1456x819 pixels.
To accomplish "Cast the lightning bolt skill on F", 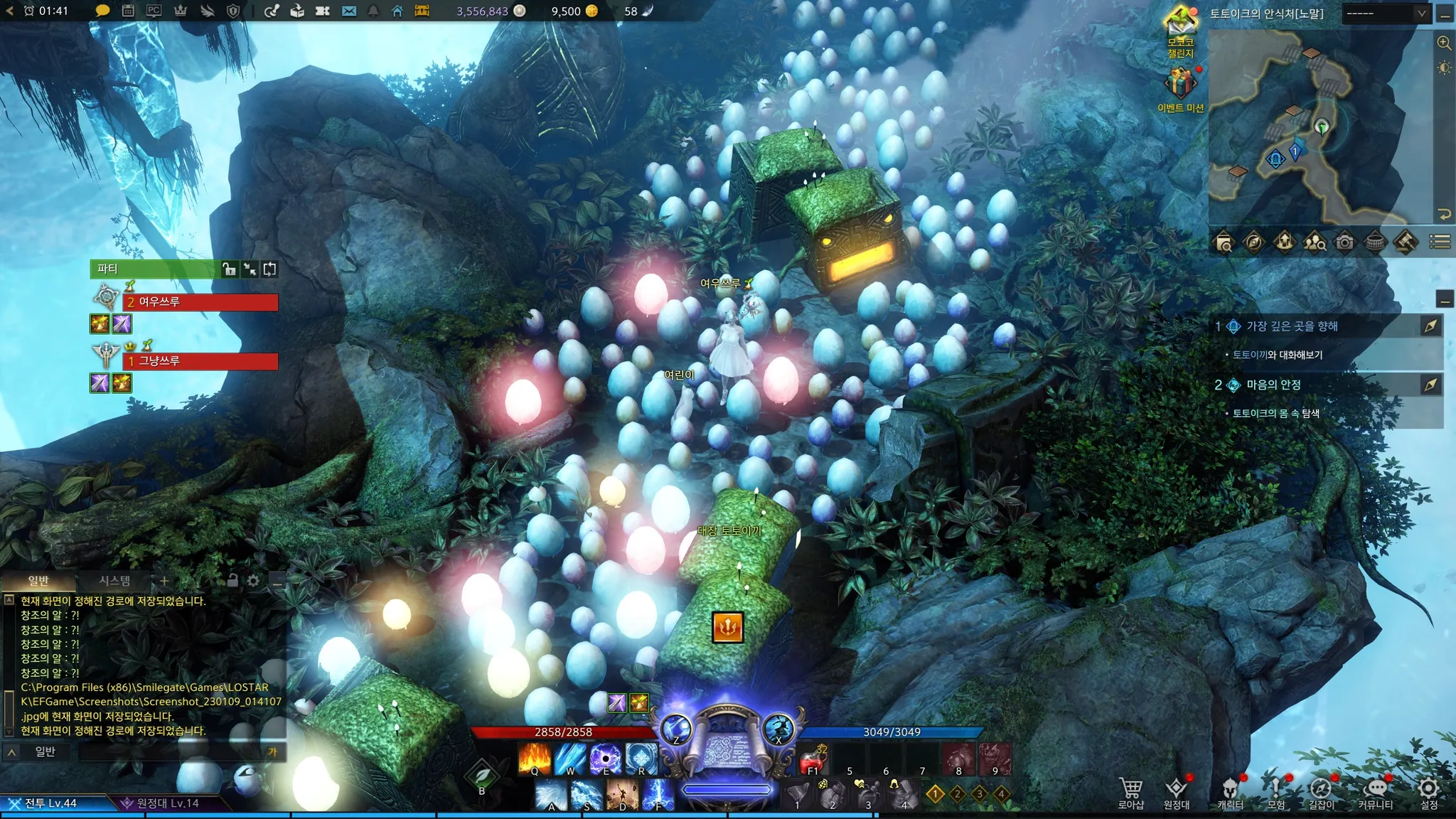I will 658,794.
